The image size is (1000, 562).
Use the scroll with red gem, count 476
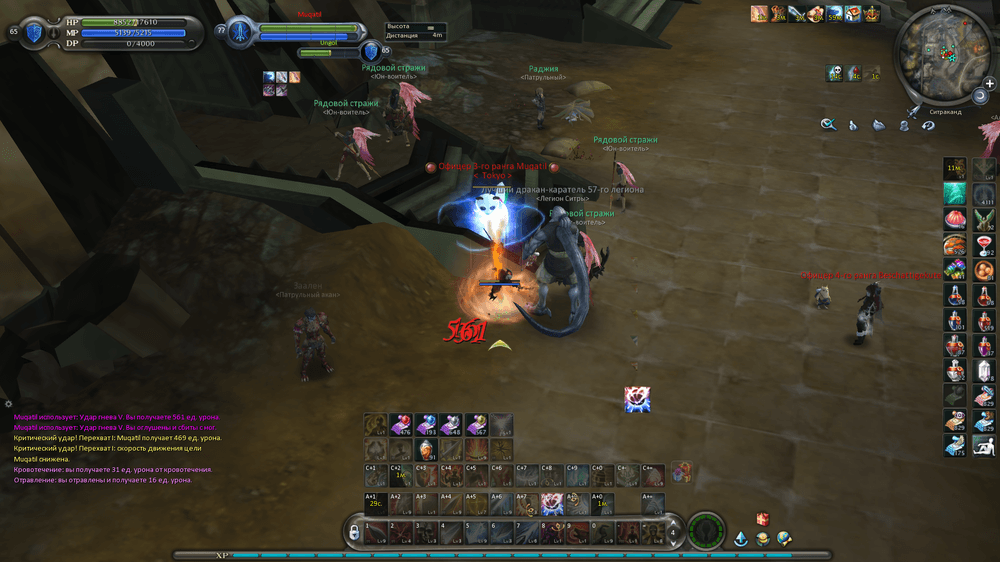coord(402,425)
